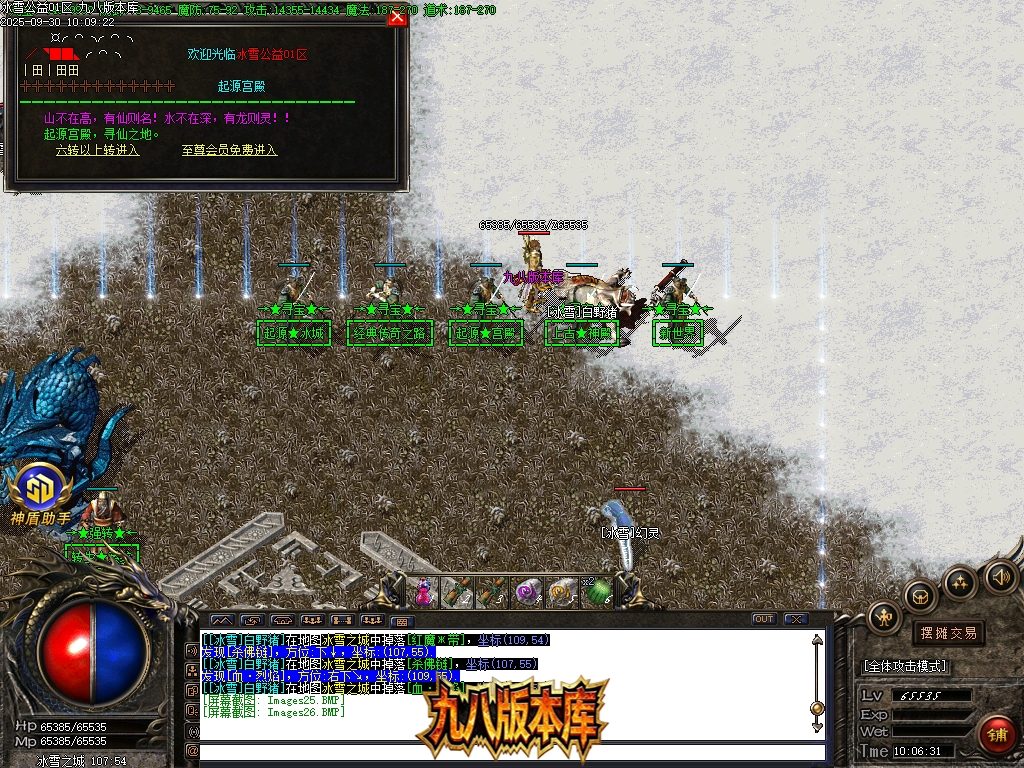Click the 摆摊交易 stall trade button
1024x768 pixels.
coord(948,633)
